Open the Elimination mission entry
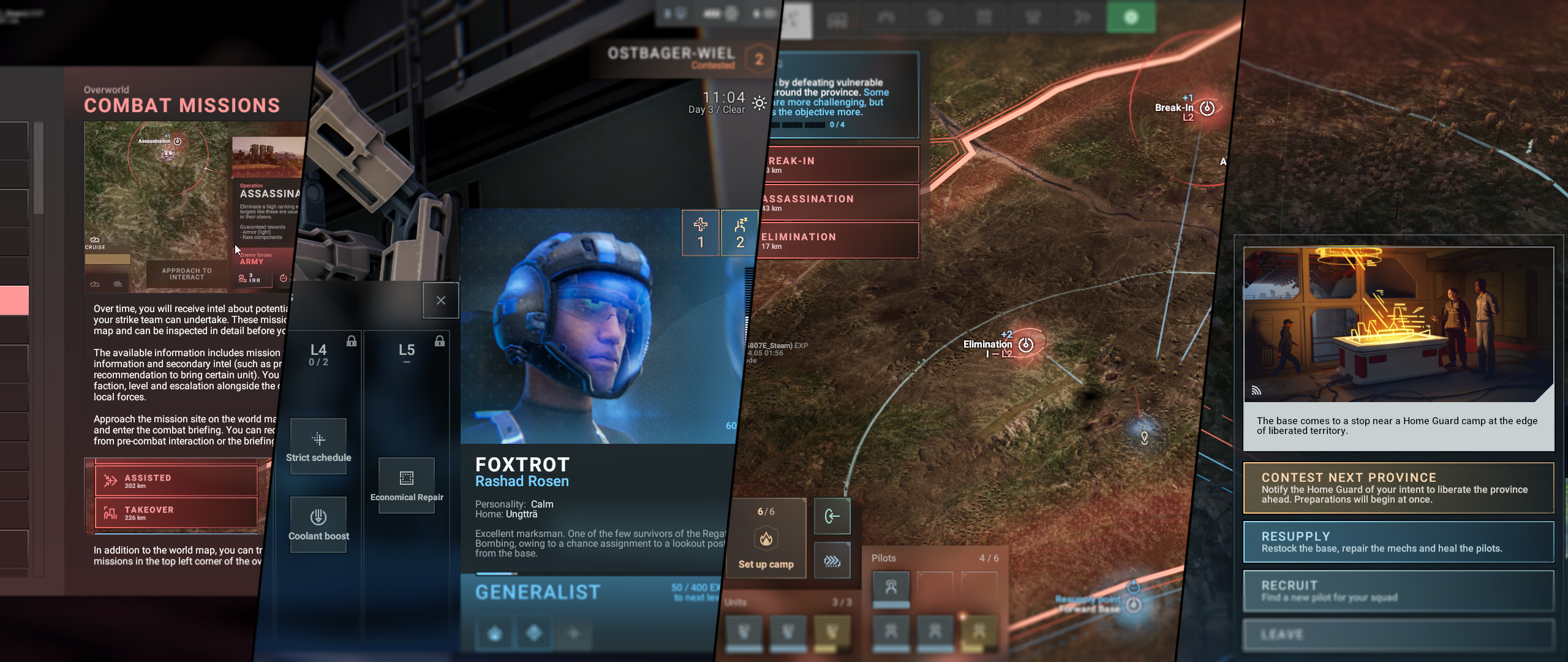This screenshot has height=662, width=1568. (839, 241)
